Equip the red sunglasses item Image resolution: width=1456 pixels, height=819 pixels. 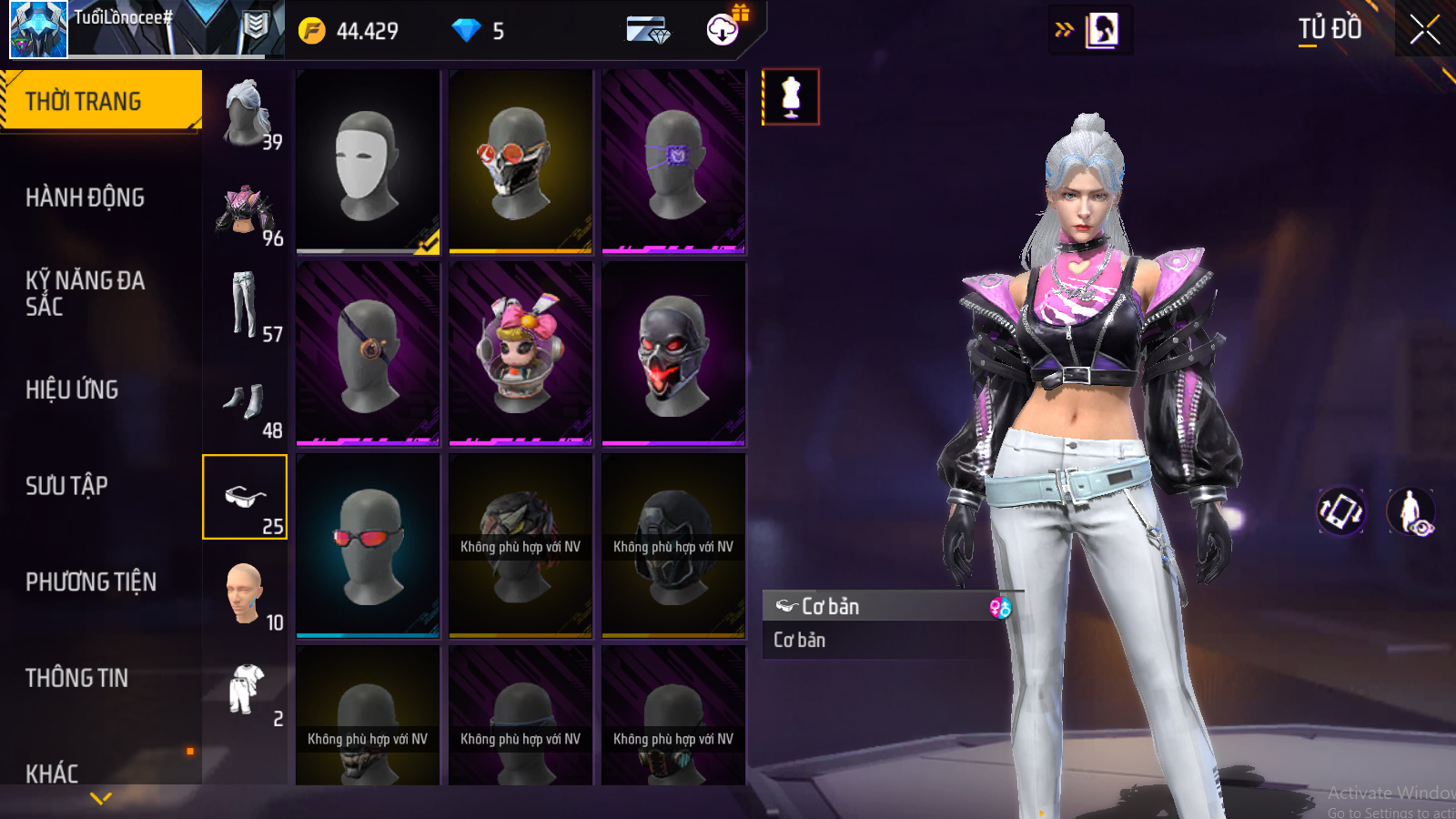point(368,545)
